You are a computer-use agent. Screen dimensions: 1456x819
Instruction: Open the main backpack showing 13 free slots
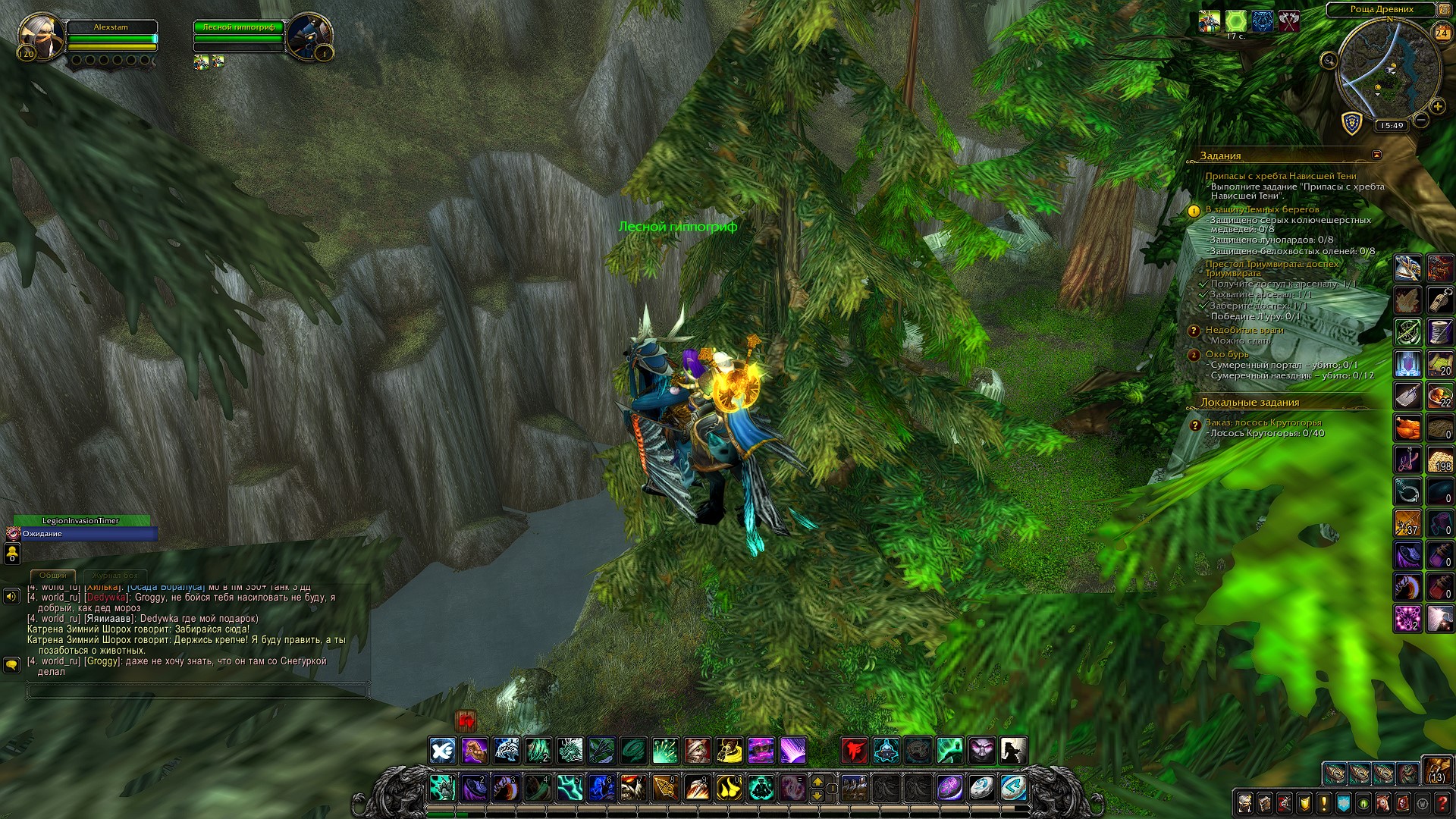click(x=1436, y=770)
